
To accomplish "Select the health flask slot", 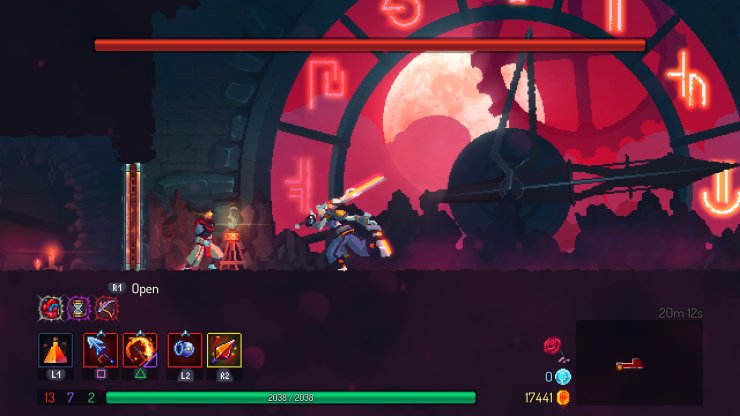I will click(55, 350).
